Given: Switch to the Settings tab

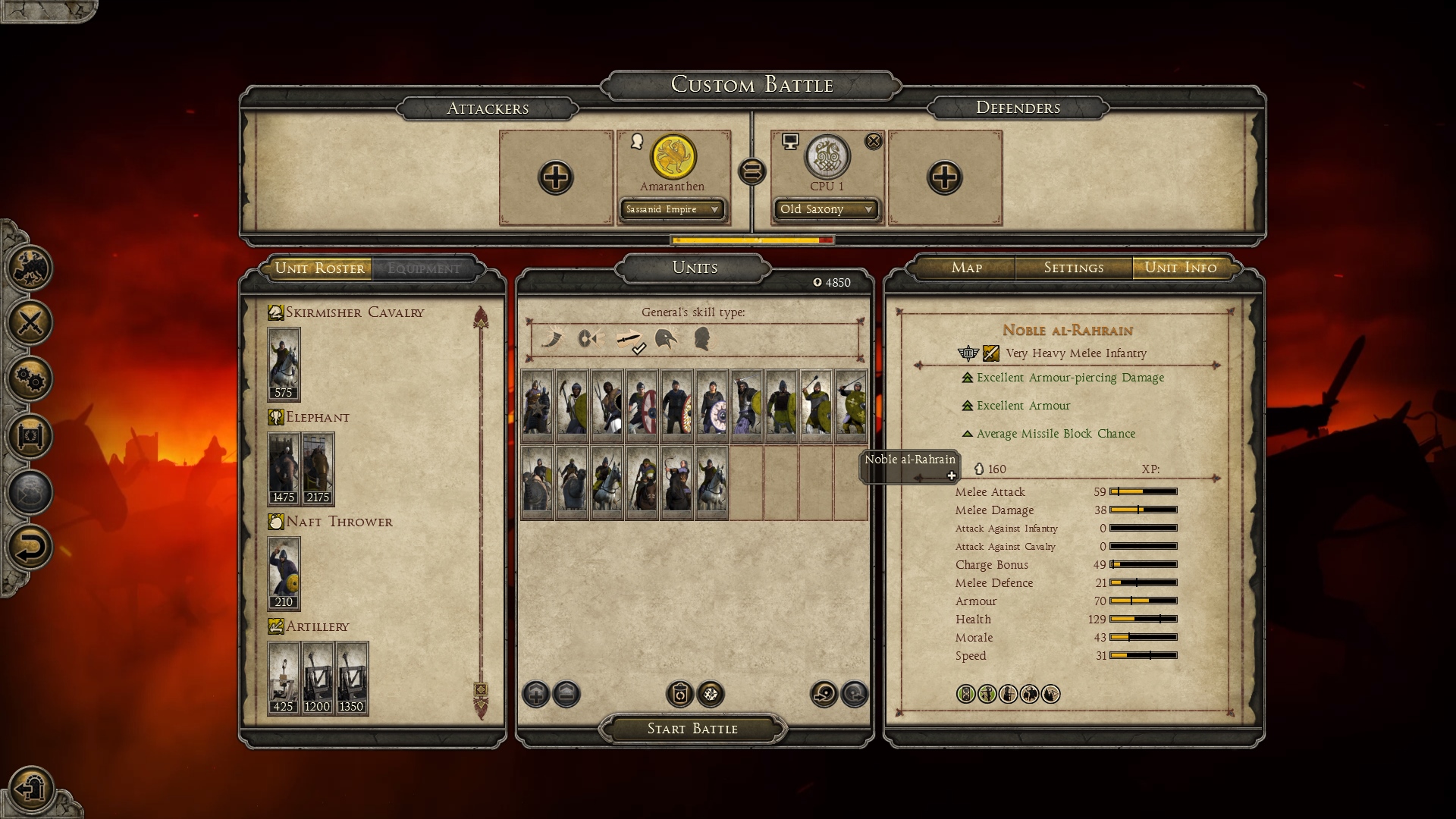Looking at the screenshot, I should pos(1073,268).
